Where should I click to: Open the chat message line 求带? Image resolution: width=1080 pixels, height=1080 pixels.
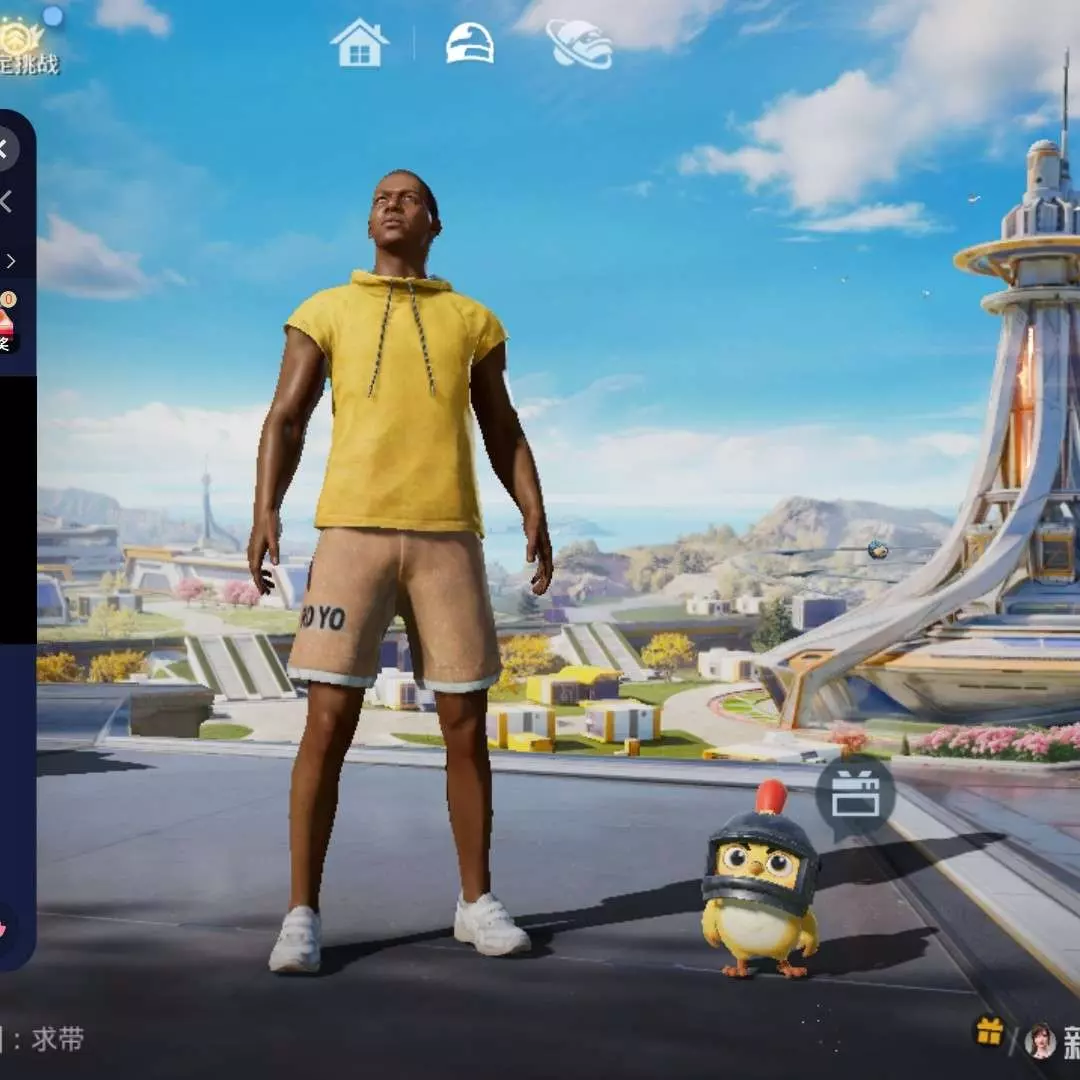click(57, 1039)
